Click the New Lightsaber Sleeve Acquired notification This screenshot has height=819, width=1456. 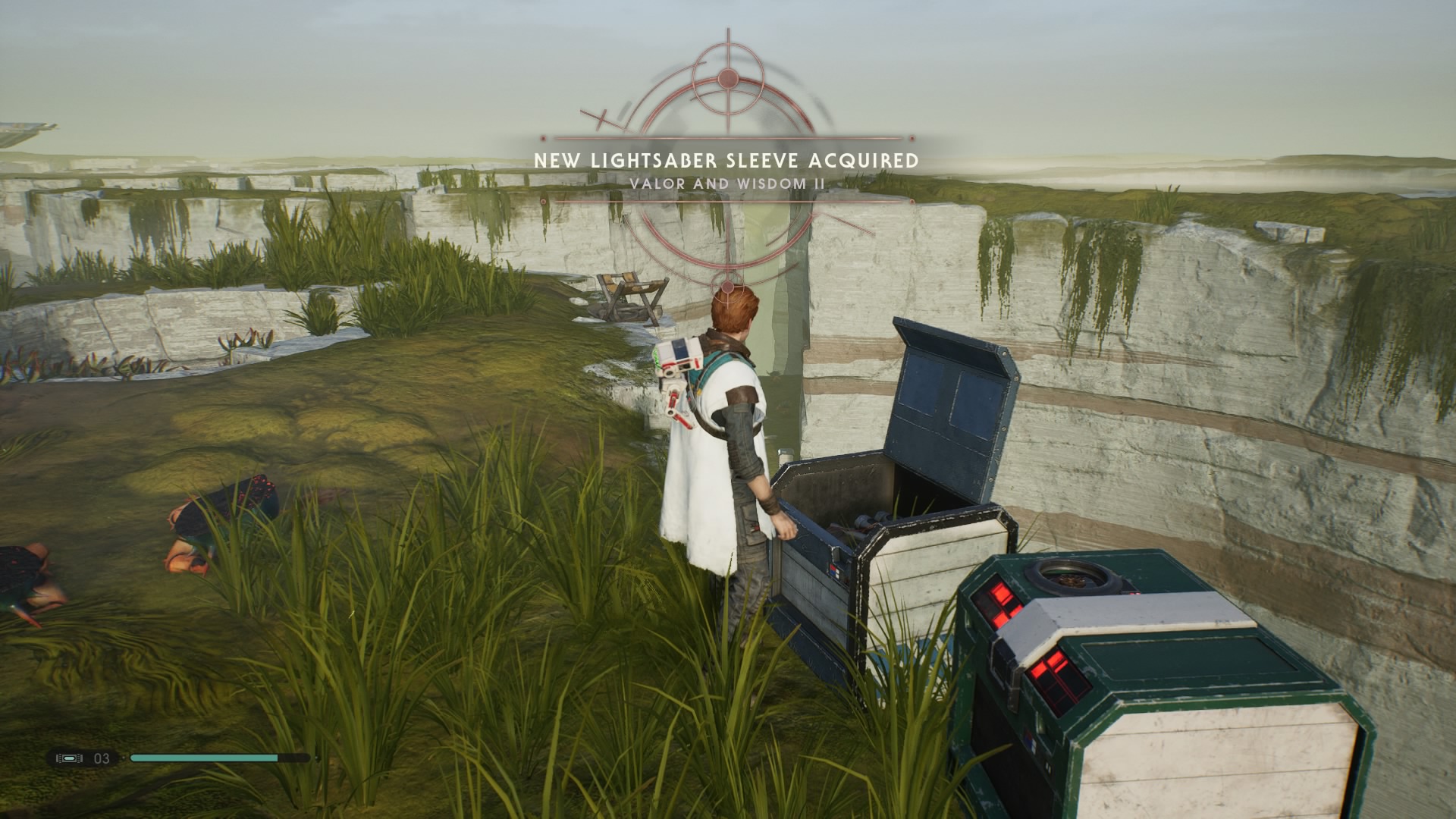[726, 161]
